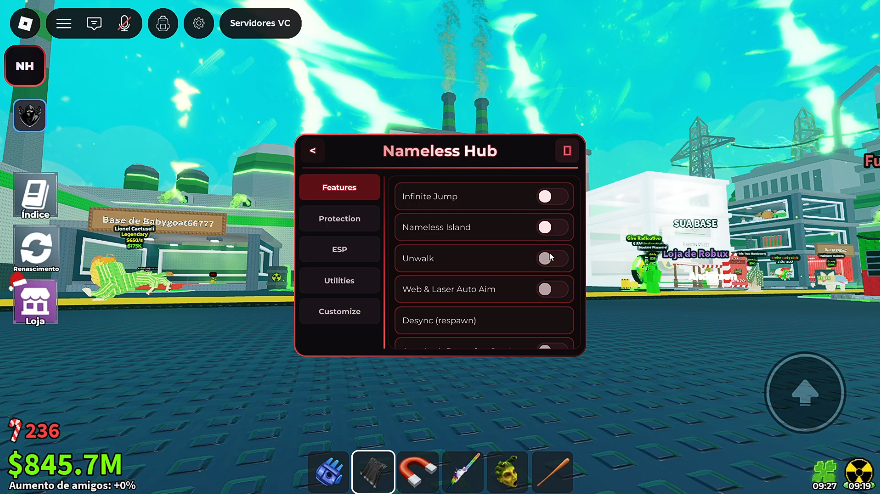Tap the jump arrow button
Image resolution: width=880 pixels, height=494 pixels.
804,392
